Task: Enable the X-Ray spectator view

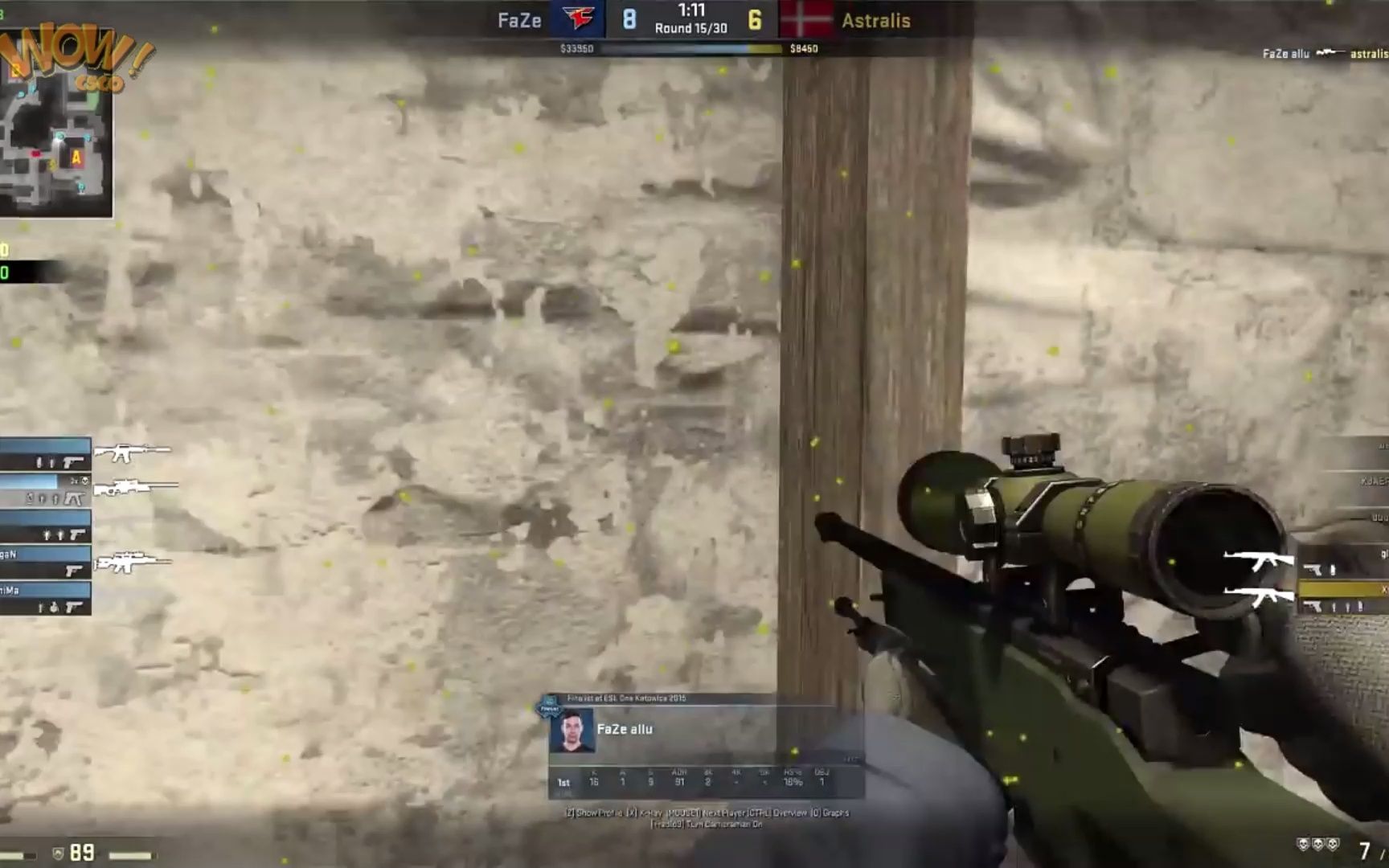Action: coord(644,813)
